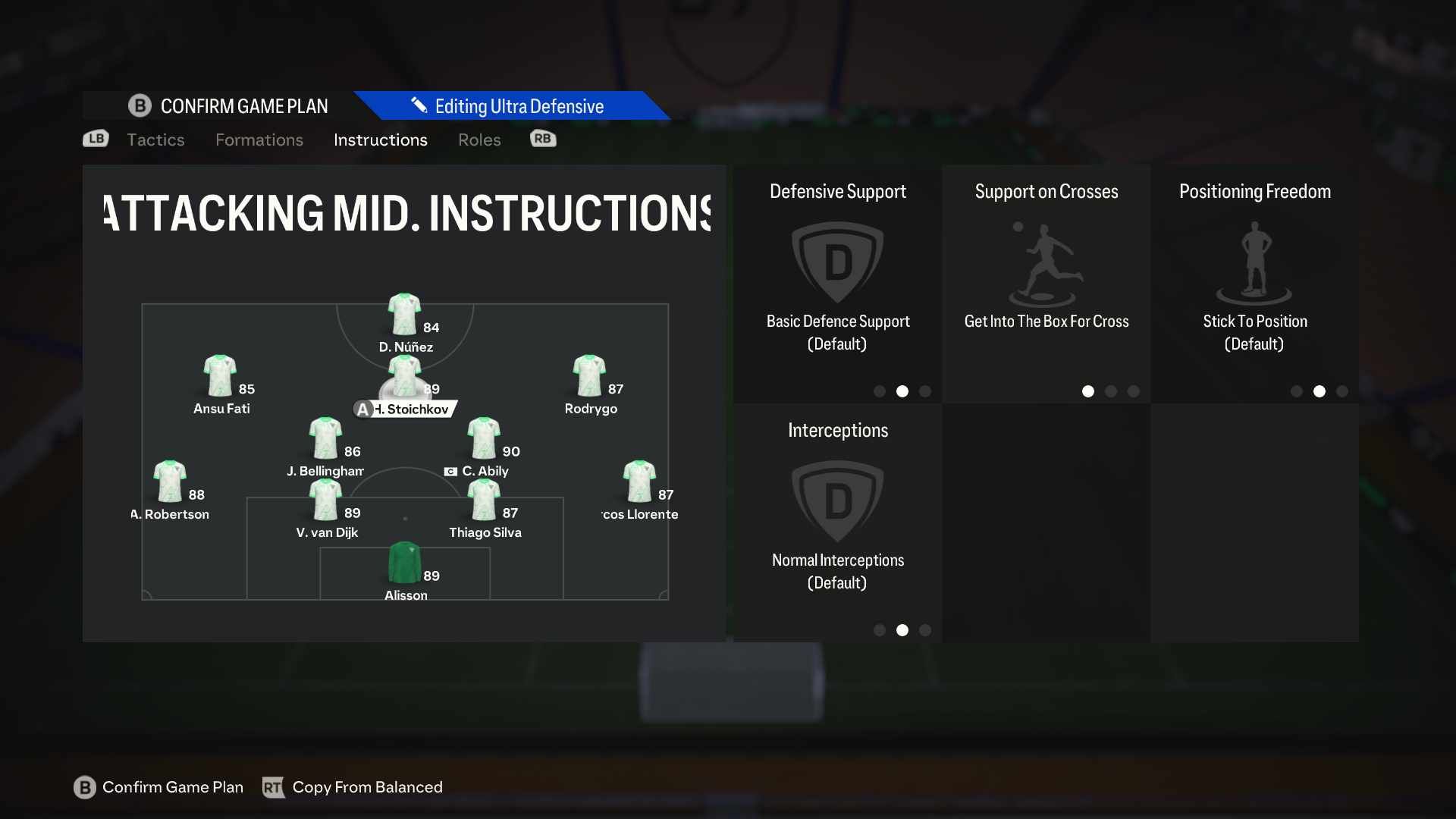Select Alisson's goalkeeper jersey
The height and width of the screenshot is (819, 1456).
click(405, 562)
